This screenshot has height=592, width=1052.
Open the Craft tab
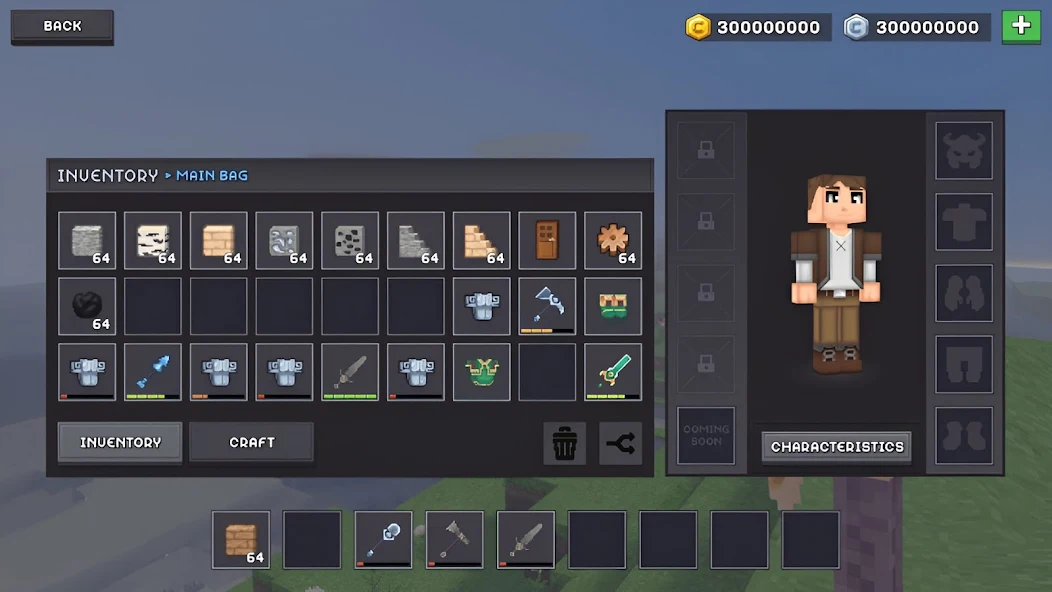251,442
